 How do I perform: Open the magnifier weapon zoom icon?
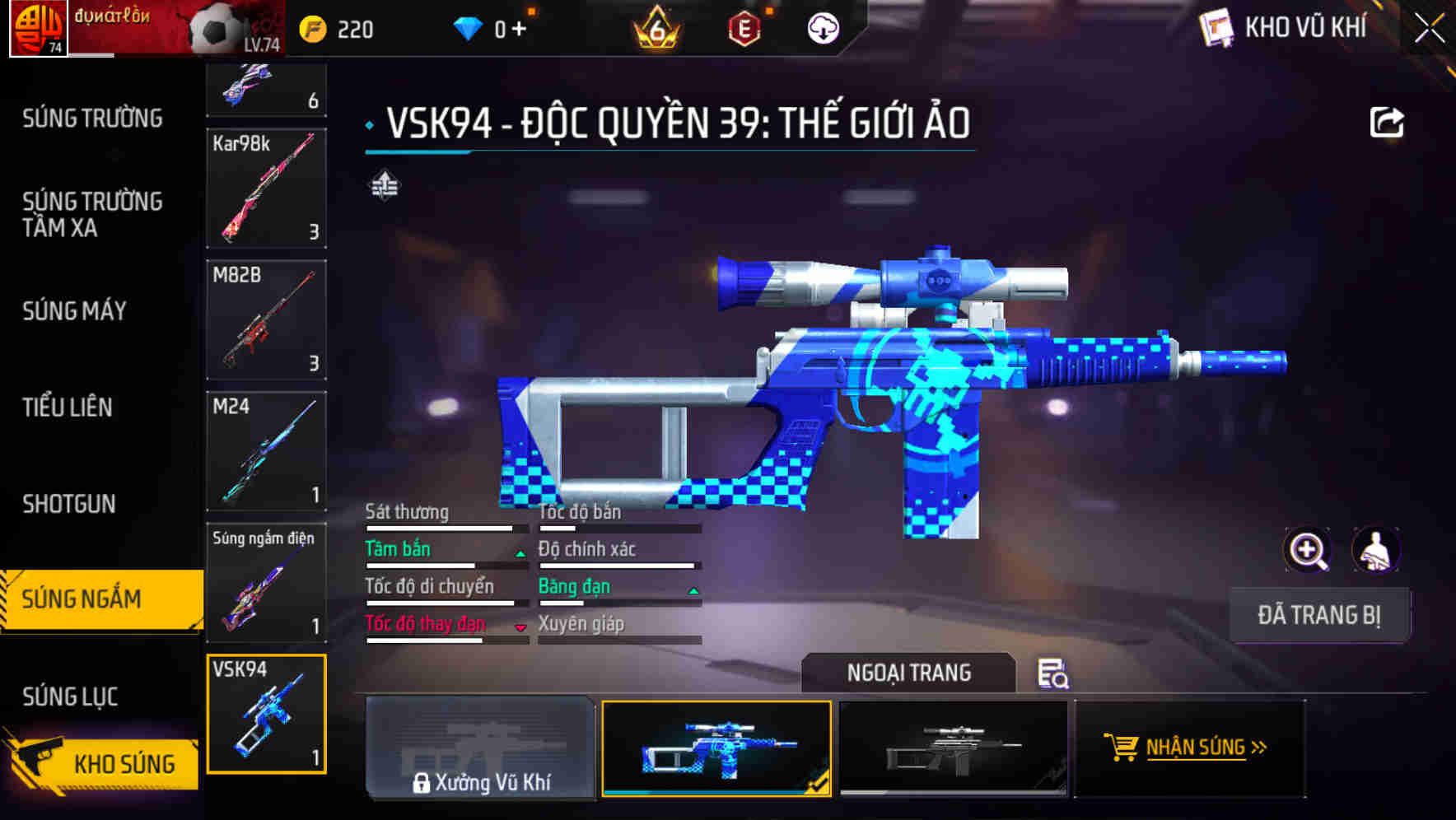1308,549
